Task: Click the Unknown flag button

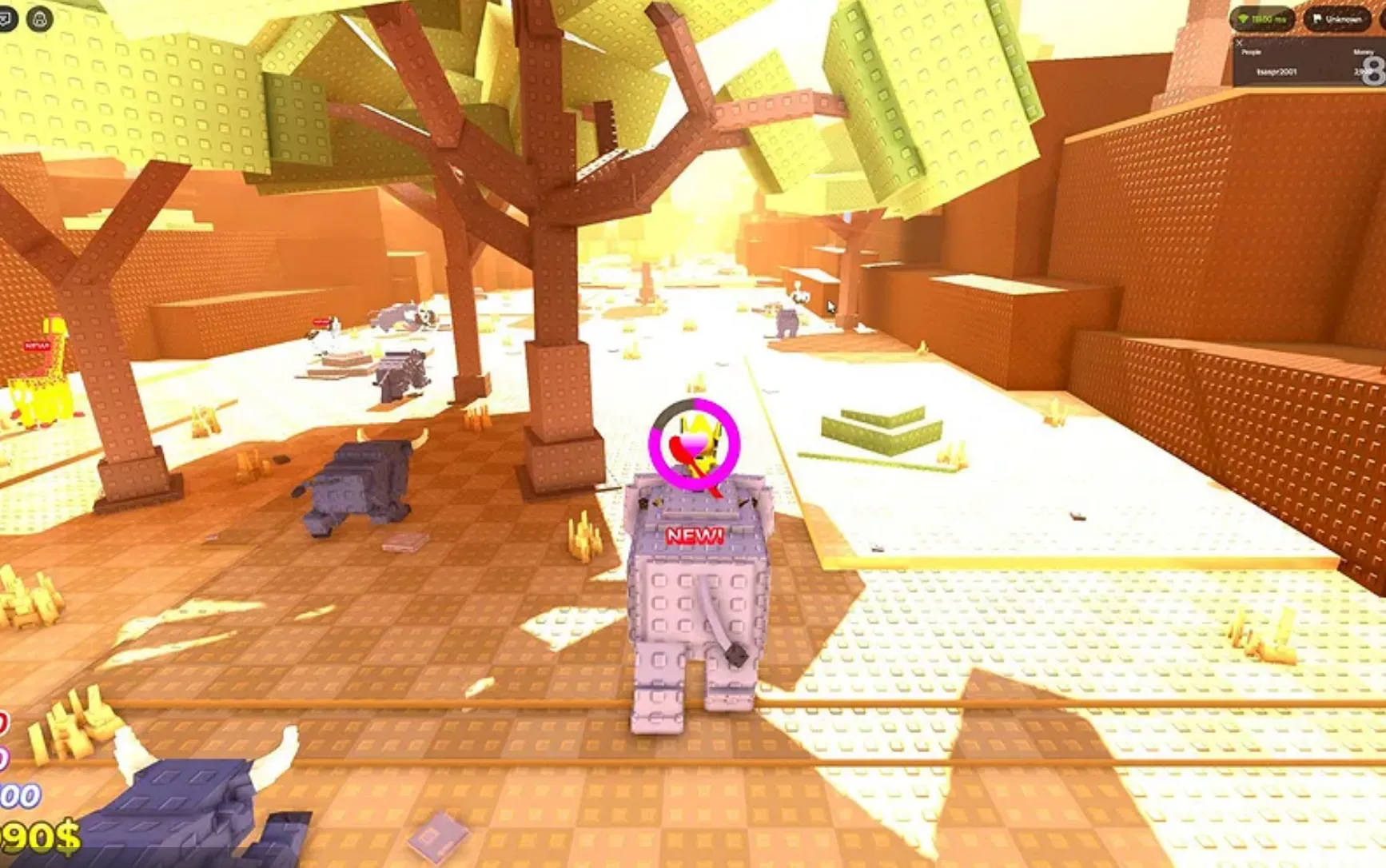Action: [1337, 18]
